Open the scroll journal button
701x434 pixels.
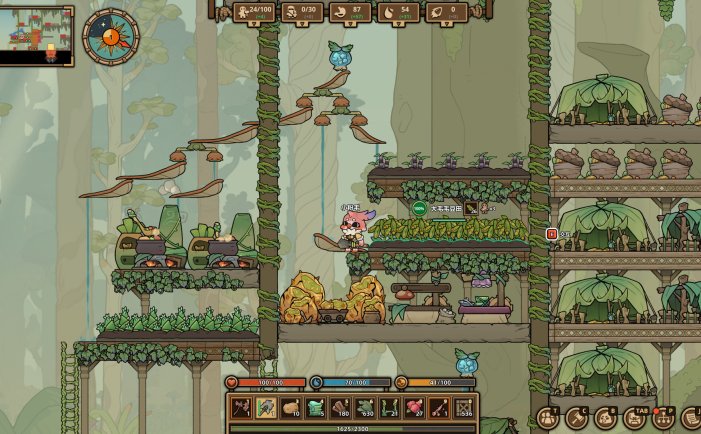click(691, 418)
